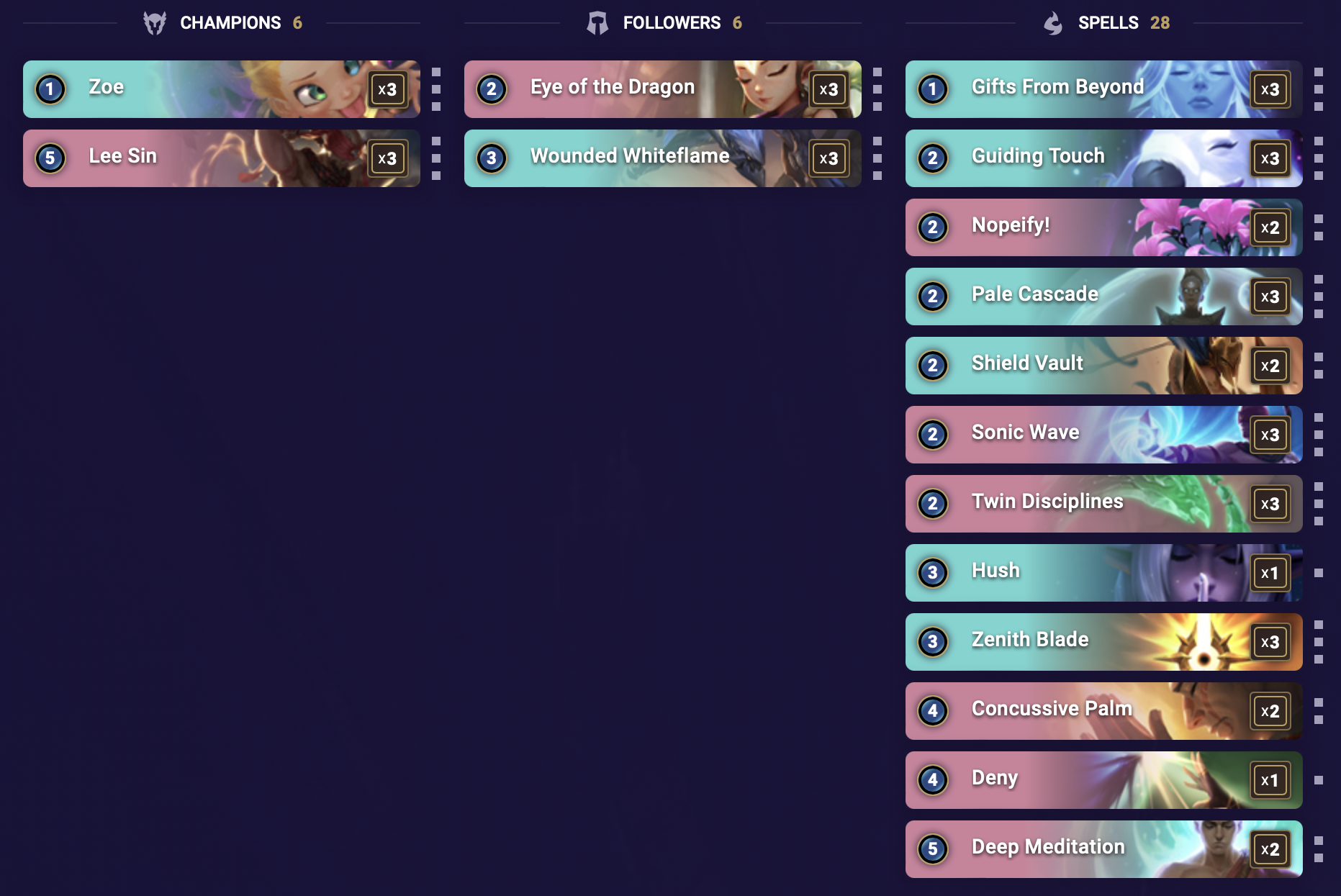
Task: Select the Wounded Whiteflame card
Action: 662,158
